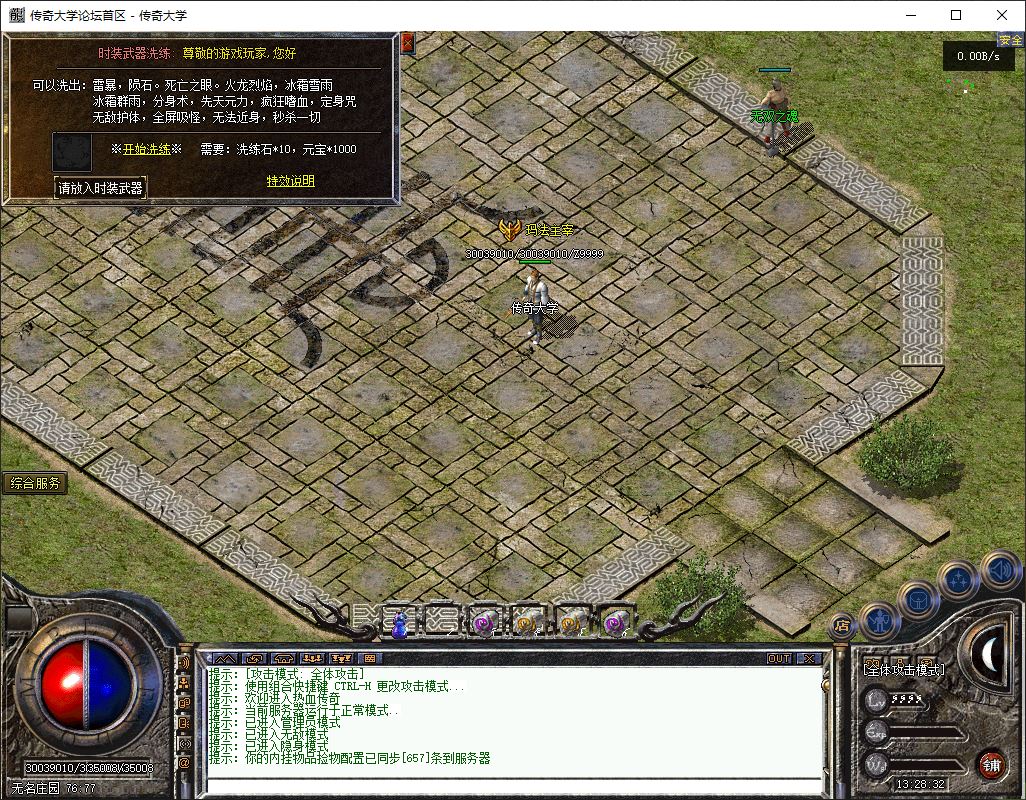This screenshot has width=1026, height=800.
Task: Click the red 铺 stall button
Action: pyautogui.click(x=992, y=765)
